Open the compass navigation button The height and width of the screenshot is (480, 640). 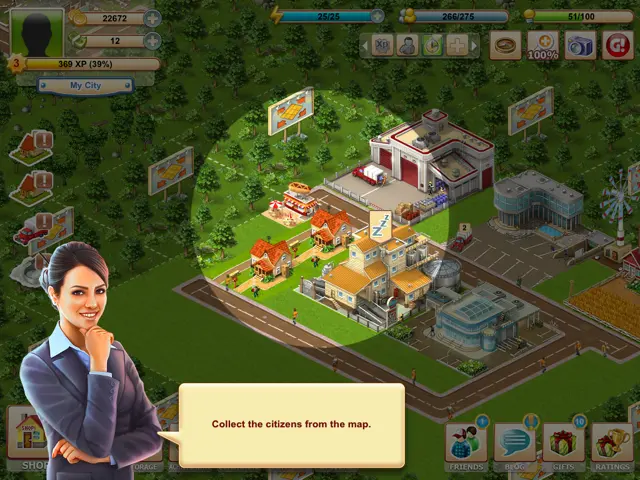506,45
